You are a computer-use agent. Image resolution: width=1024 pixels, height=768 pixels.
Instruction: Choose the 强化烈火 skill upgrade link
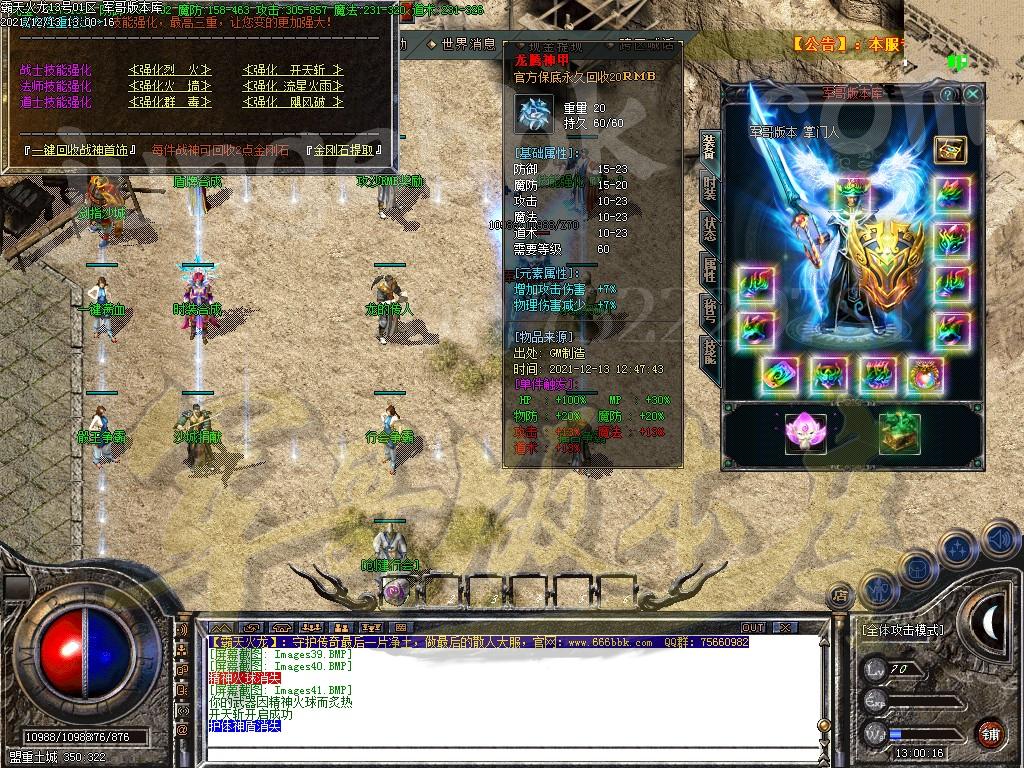[x=170, y=70]
